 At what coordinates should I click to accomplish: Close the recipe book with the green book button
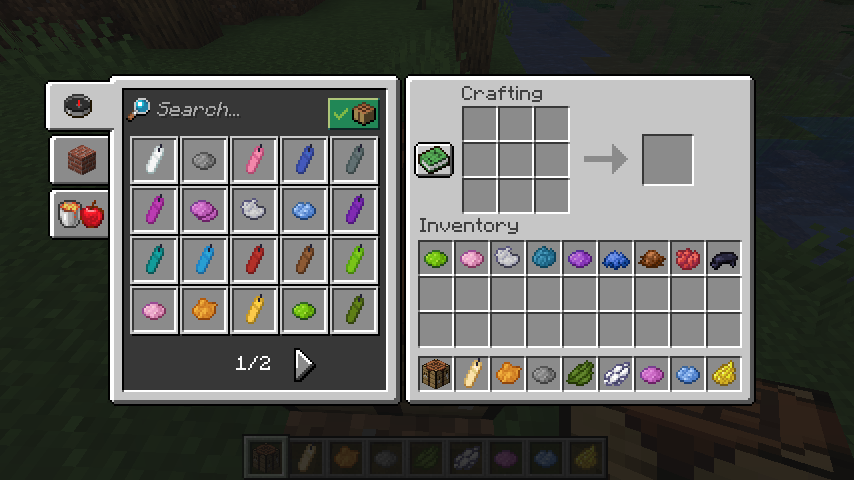pyautogui.click(x=434, y=160)
